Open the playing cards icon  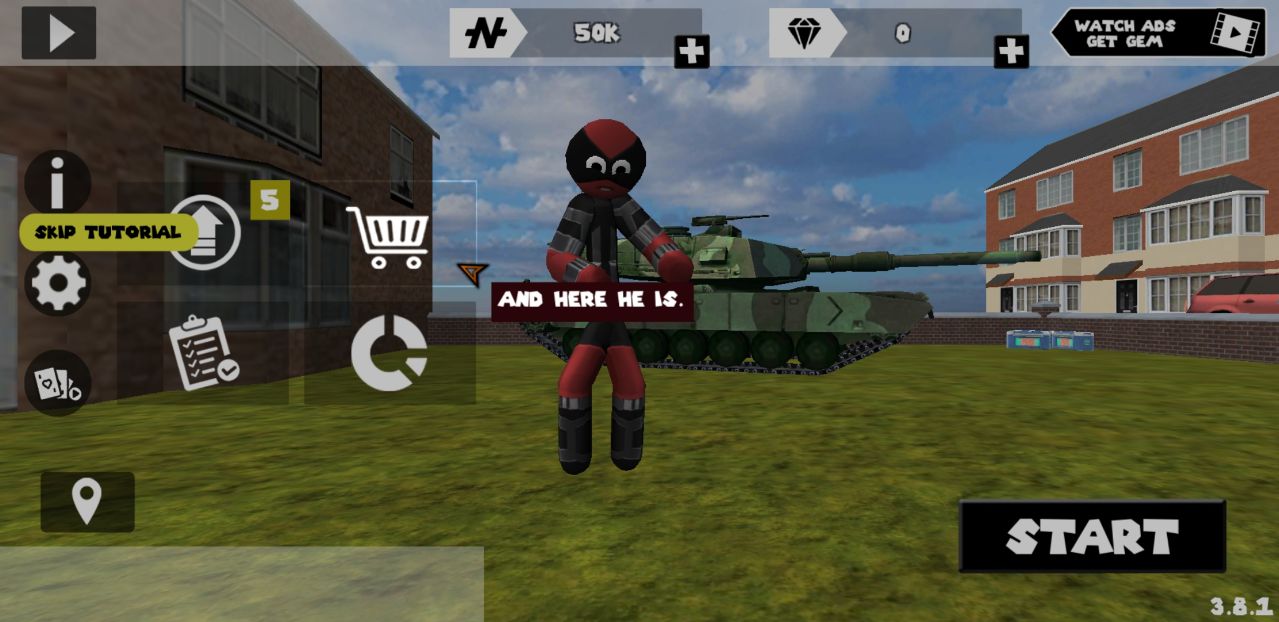58,383
